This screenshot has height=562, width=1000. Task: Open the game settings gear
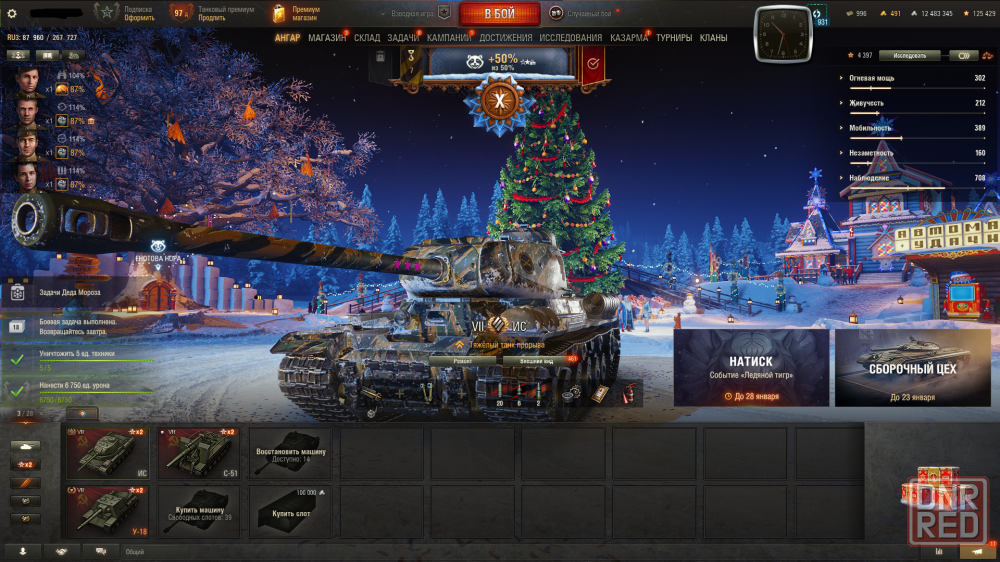click(x=12, y=13)
